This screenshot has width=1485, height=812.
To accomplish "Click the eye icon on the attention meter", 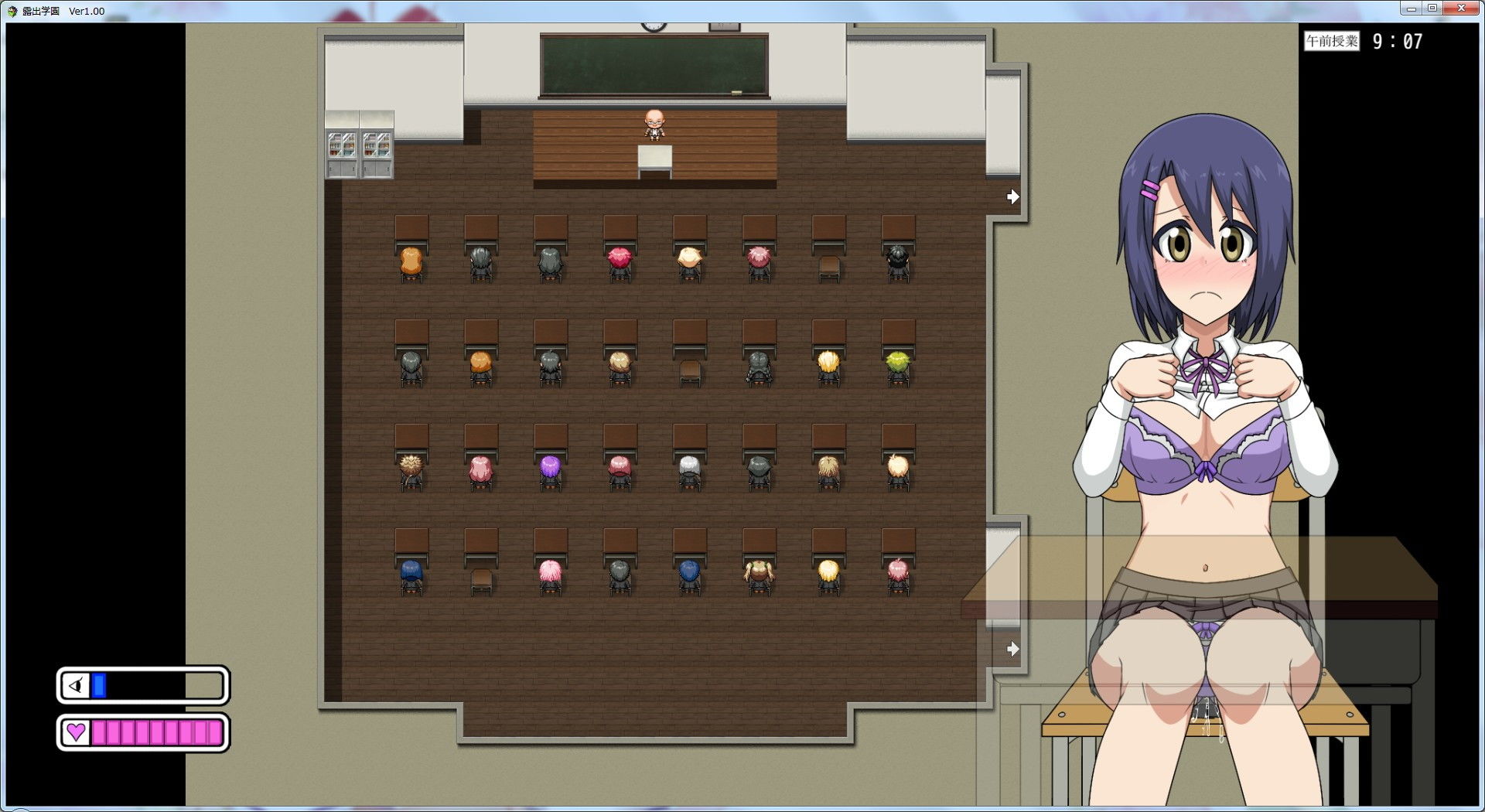I will pyautogui.click(x=75, y=685).
